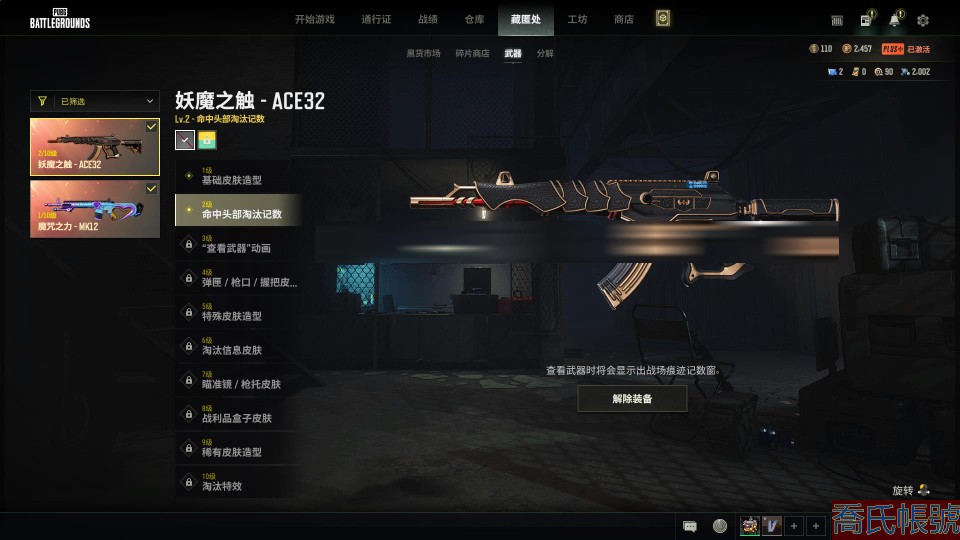Open the 工坊 tab

click(x=577, y=19)
